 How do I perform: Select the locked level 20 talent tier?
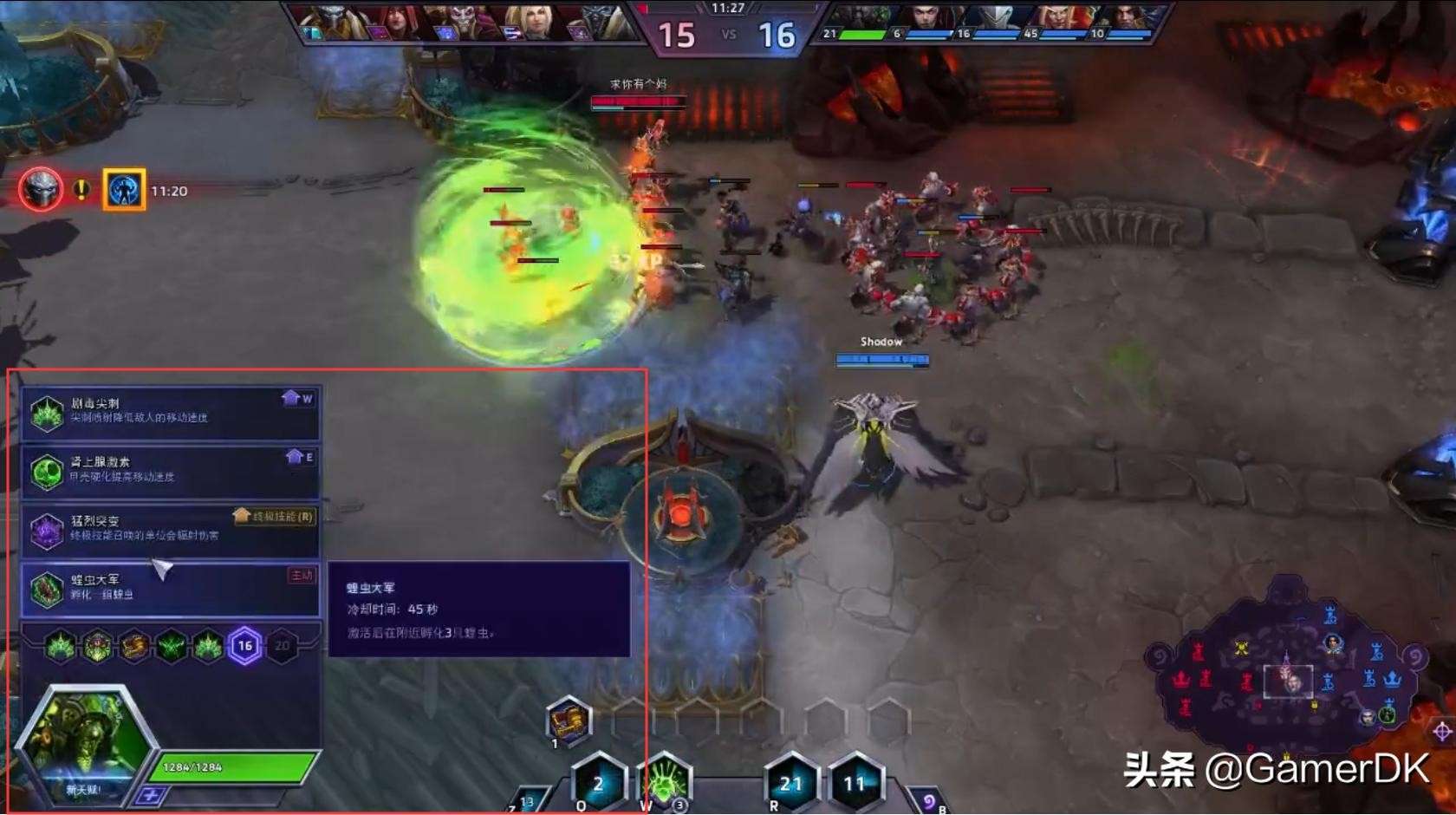pos(283,646)
